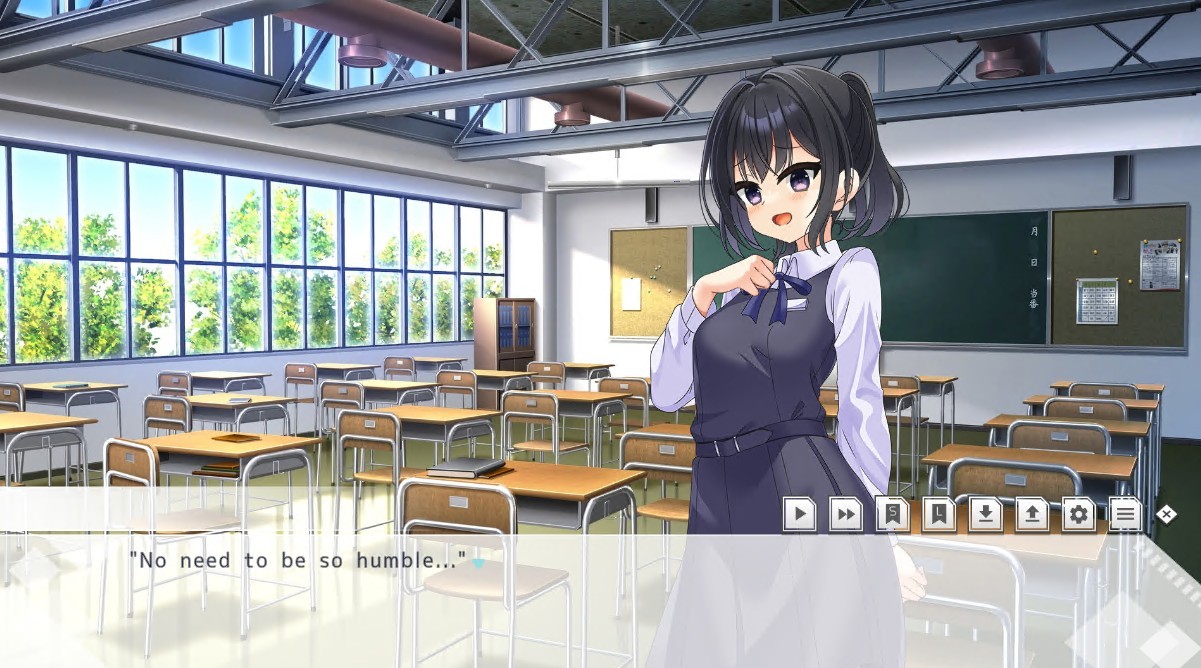
Task: Open the load menu via the upload-arrow icon
Action: point(1032,514)
